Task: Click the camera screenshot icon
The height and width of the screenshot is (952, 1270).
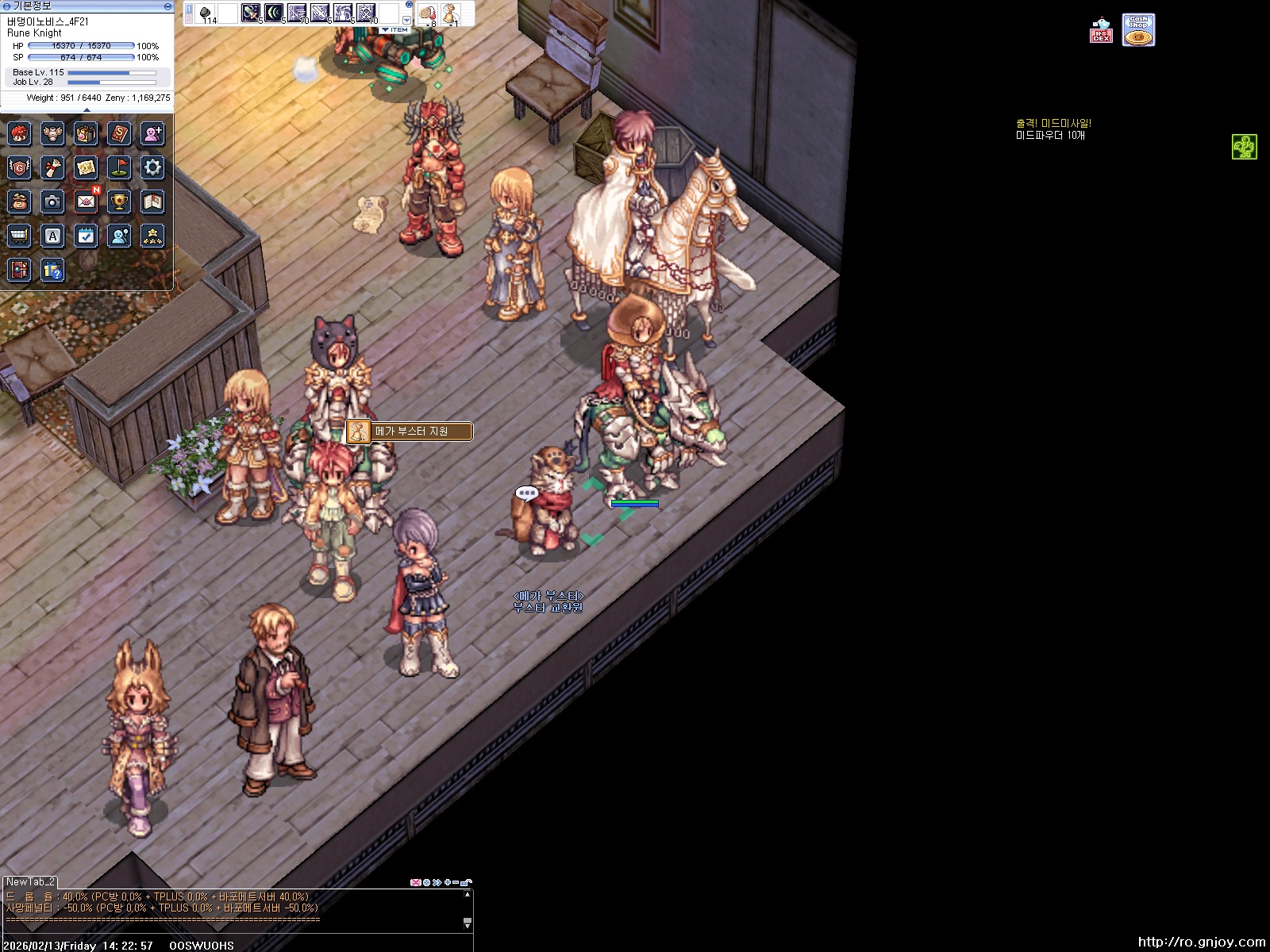Action: tap(52, 202)
